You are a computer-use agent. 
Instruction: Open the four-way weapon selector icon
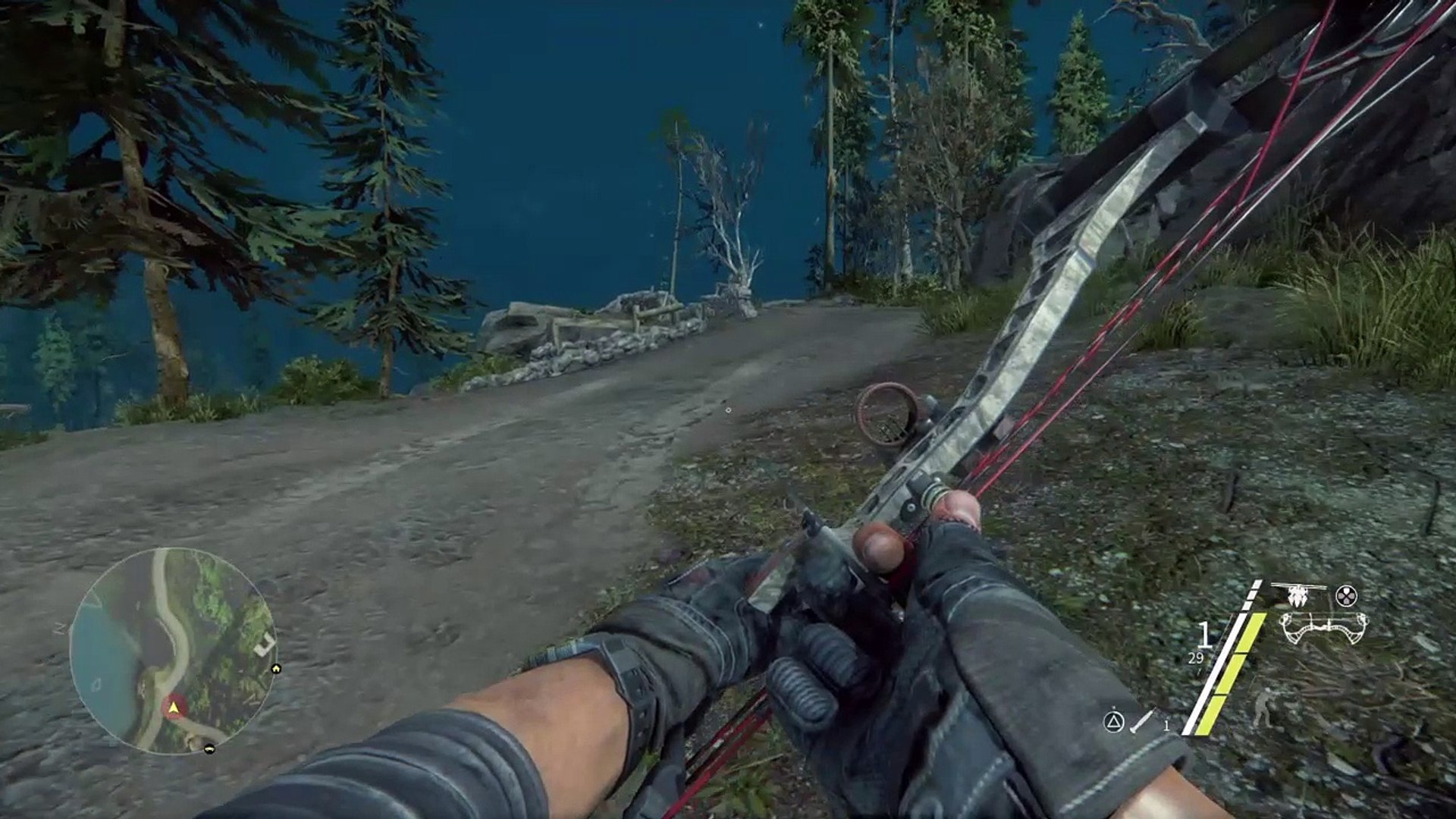(x=1346, y=596)
